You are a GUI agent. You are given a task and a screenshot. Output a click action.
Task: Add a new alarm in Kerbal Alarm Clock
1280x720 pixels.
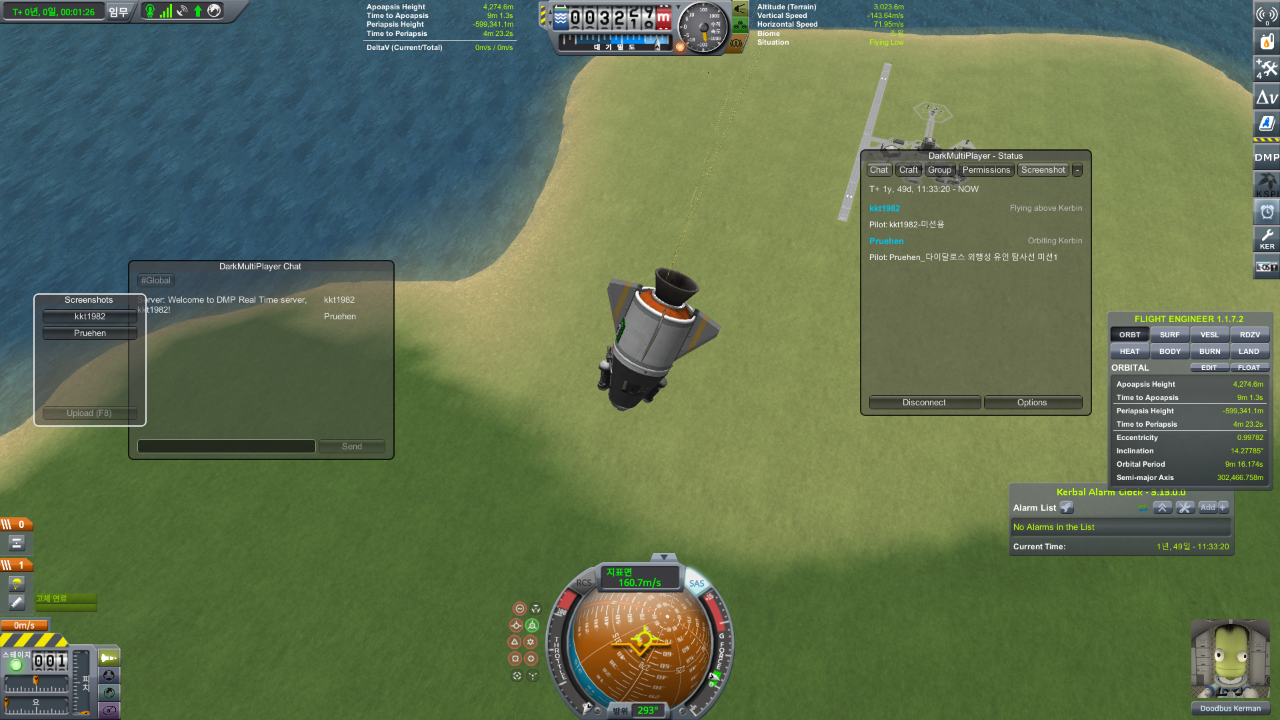coord(1214,508)
